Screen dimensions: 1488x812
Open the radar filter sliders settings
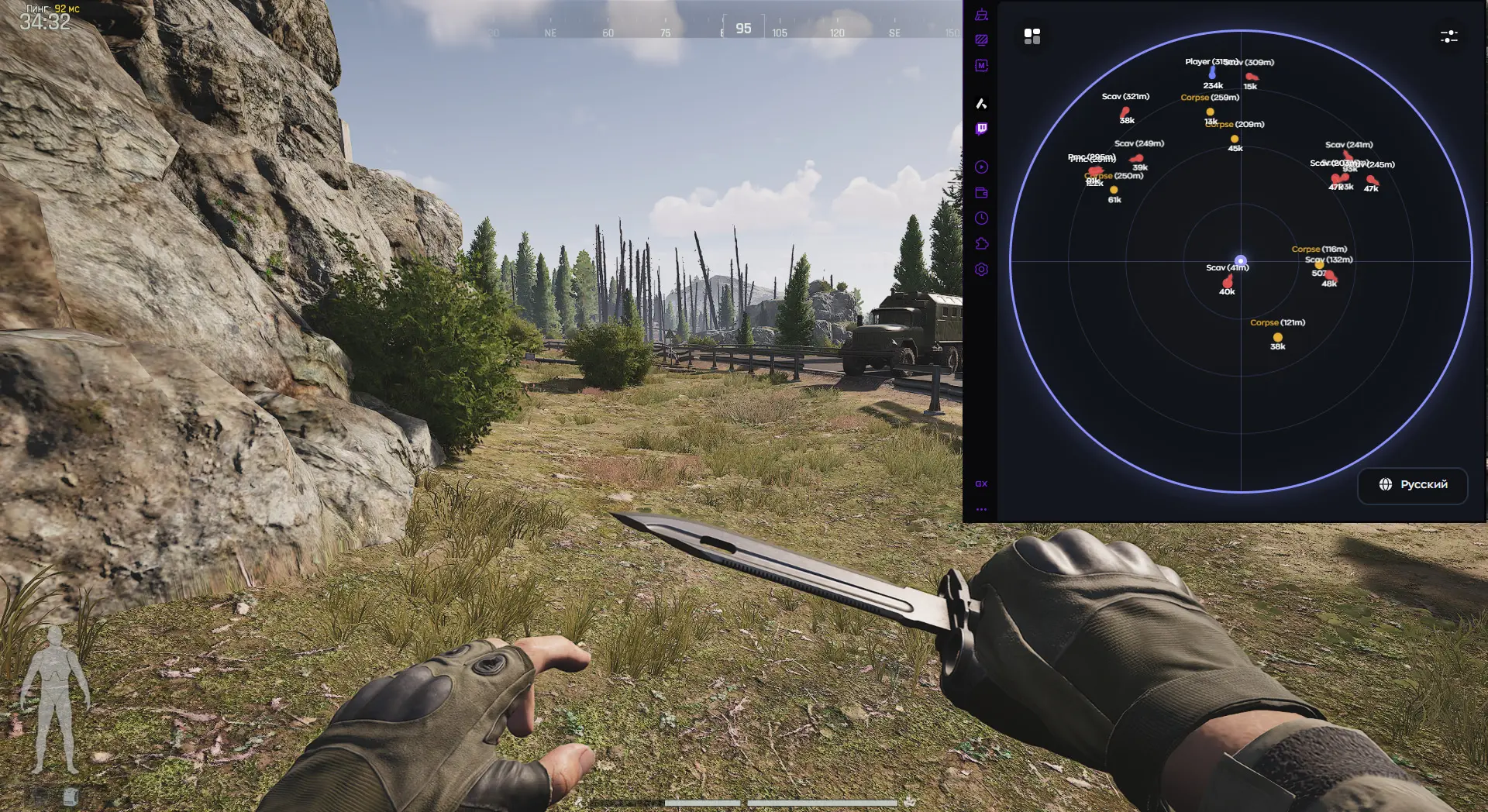[1448, 36]
